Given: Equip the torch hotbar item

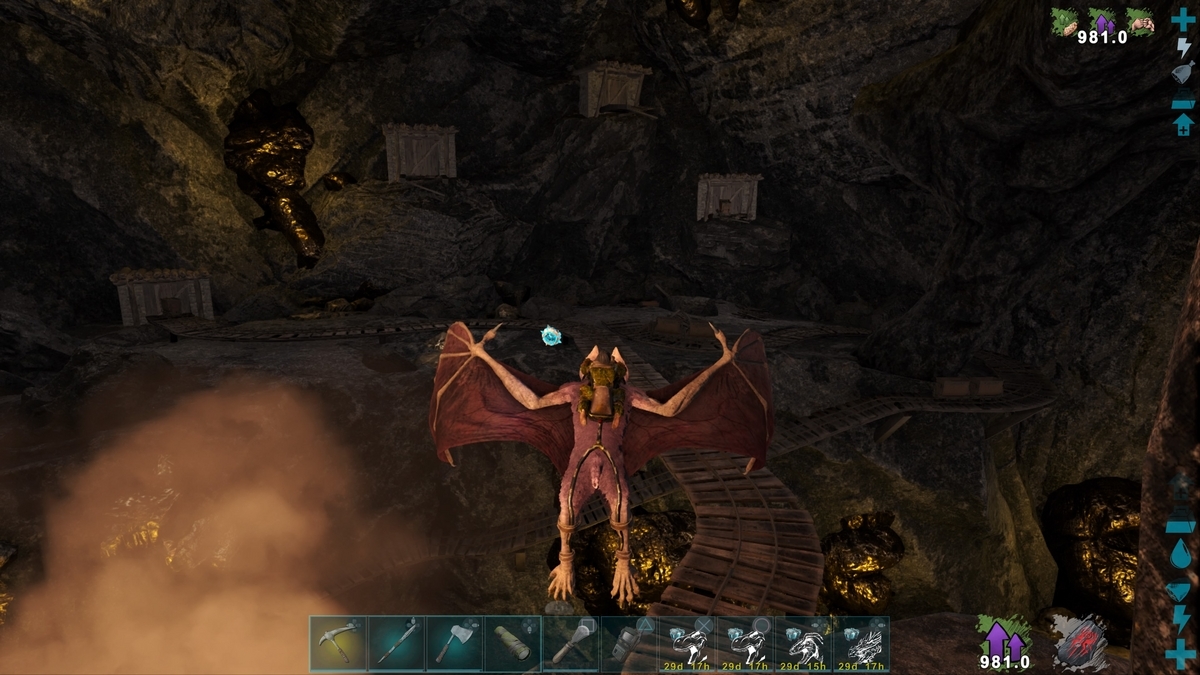Looking at the screenshot, I should pos(570,643).
